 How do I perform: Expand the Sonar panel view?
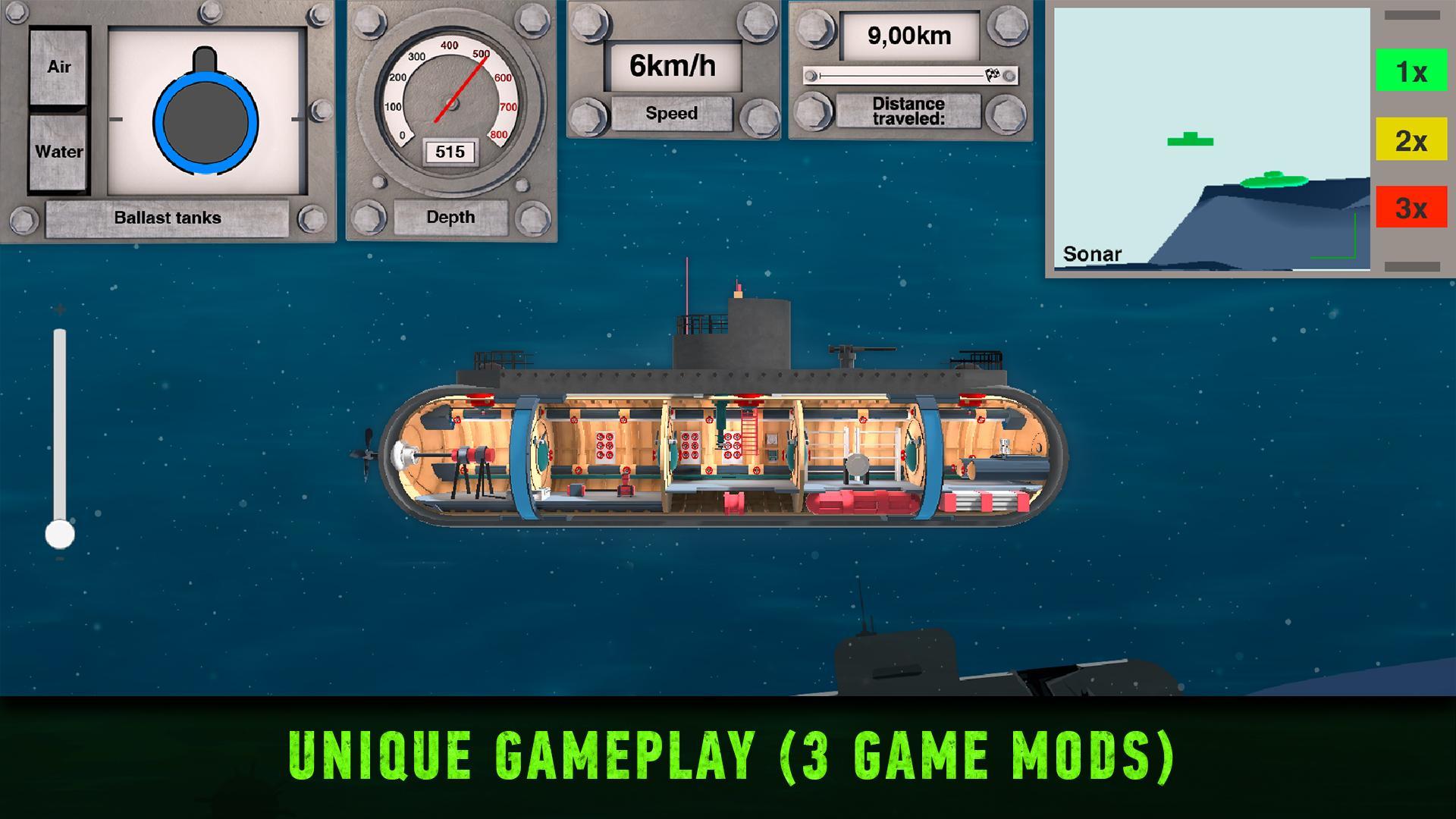1411,17
